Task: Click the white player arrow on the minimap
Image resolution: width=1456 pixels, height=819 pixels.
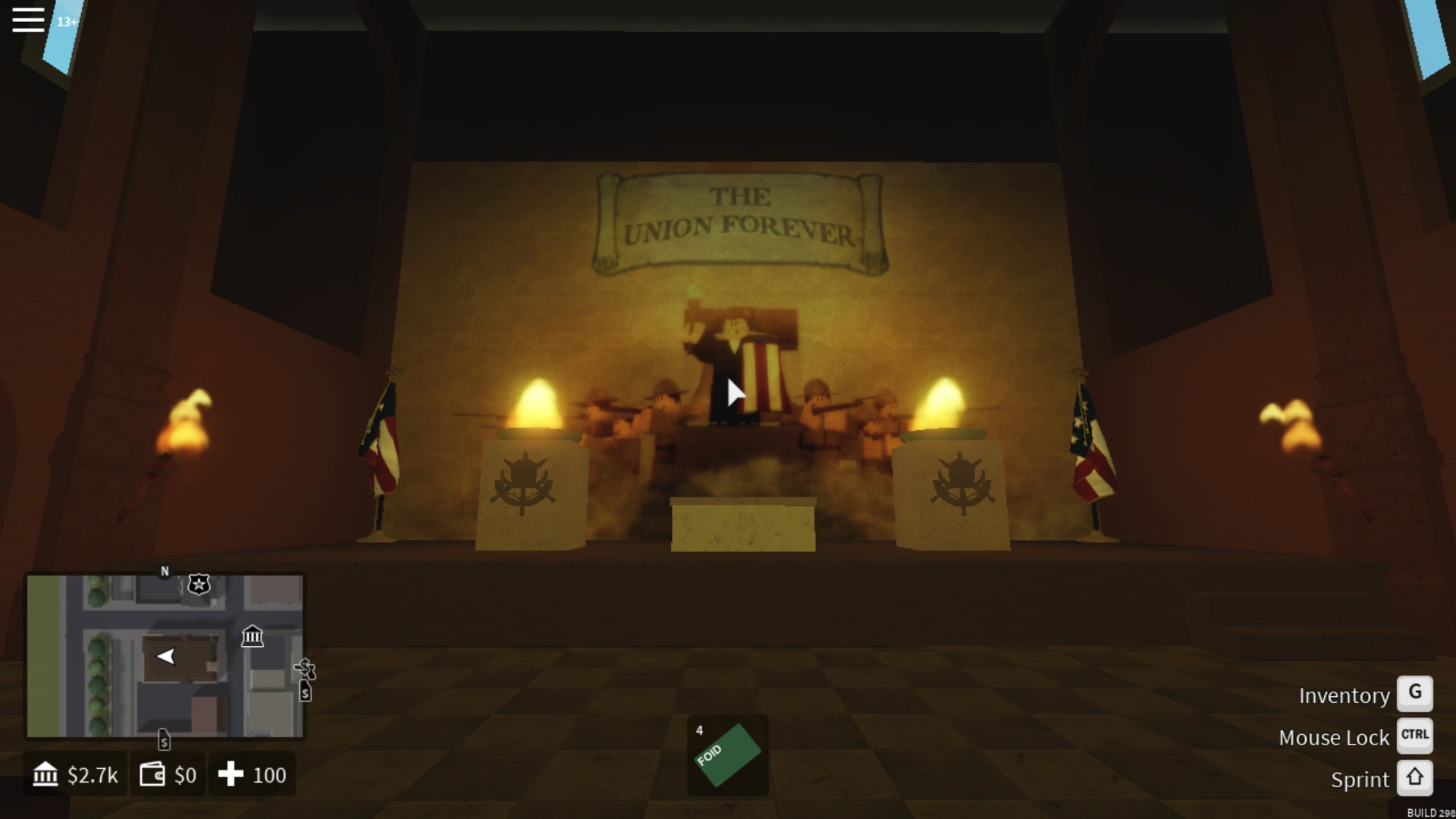Action: (x=167, y=657)
